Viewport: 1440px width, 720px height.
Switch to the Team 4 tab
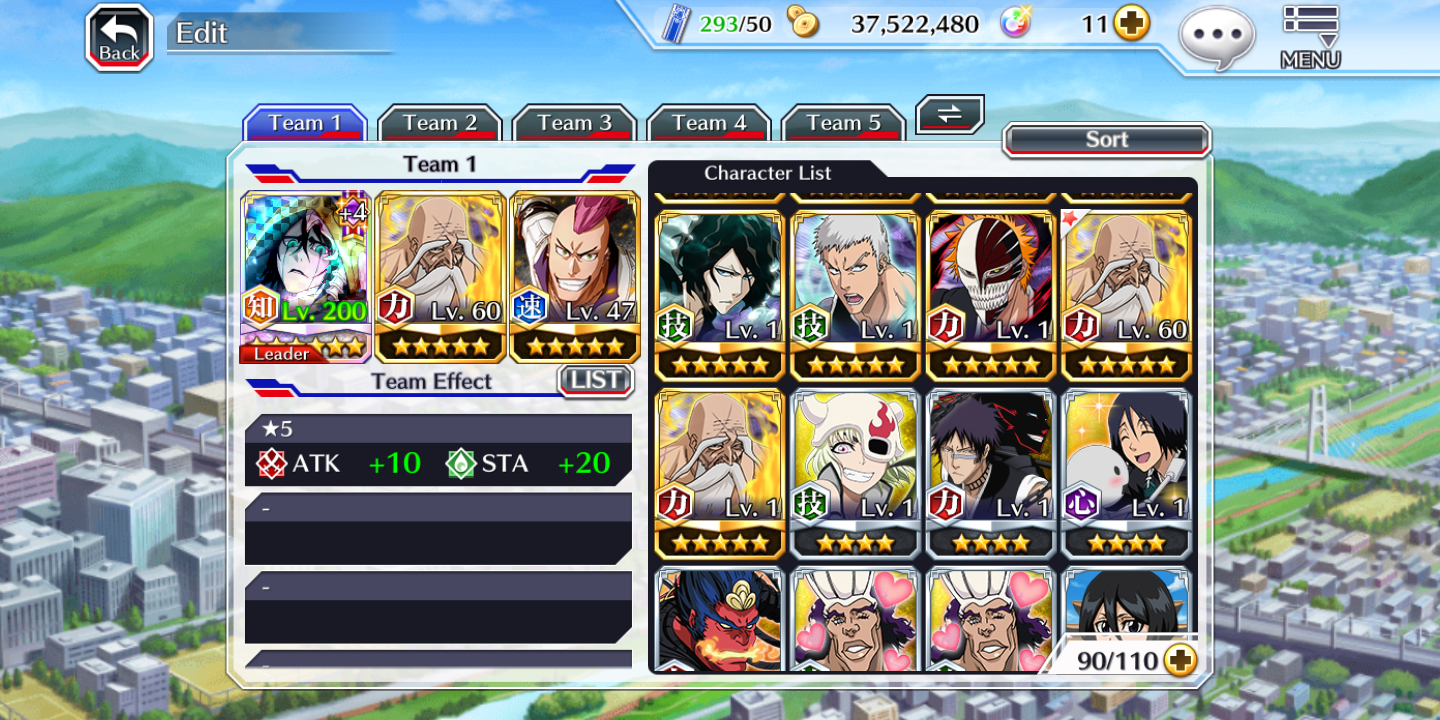709,123
